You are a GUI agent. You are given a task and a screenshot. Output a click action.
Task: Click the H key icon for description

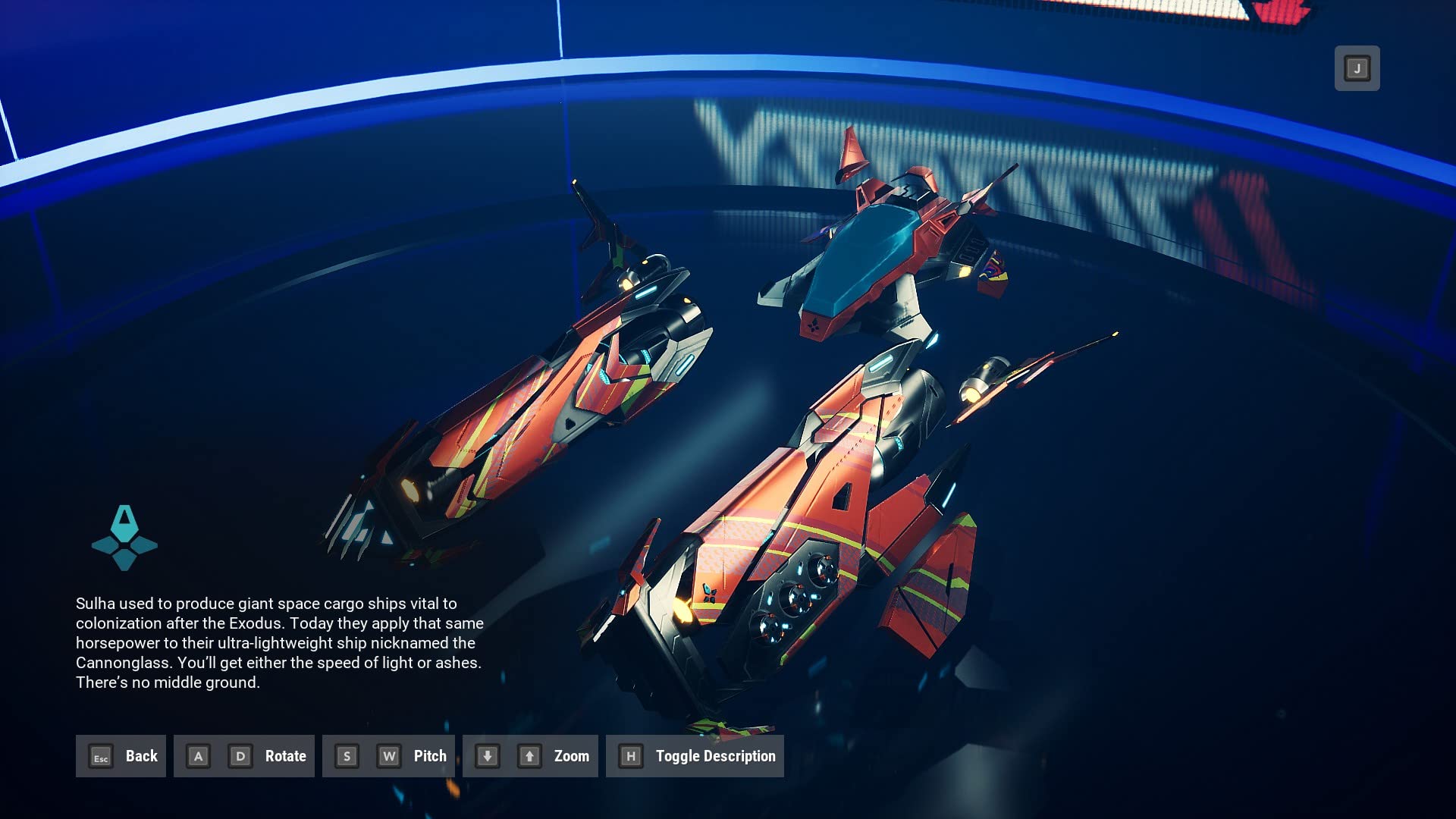pyautogui.click(x=630, y=756)
